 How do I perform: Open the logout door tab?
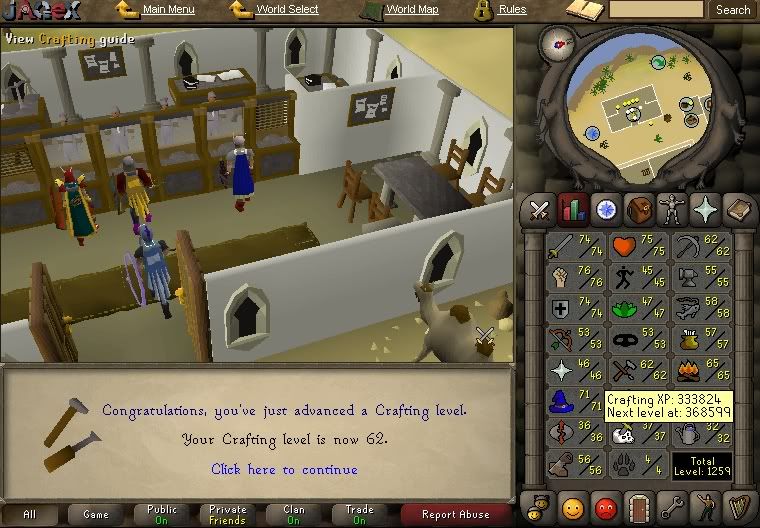pyautogui.click(x=637, y=506)
